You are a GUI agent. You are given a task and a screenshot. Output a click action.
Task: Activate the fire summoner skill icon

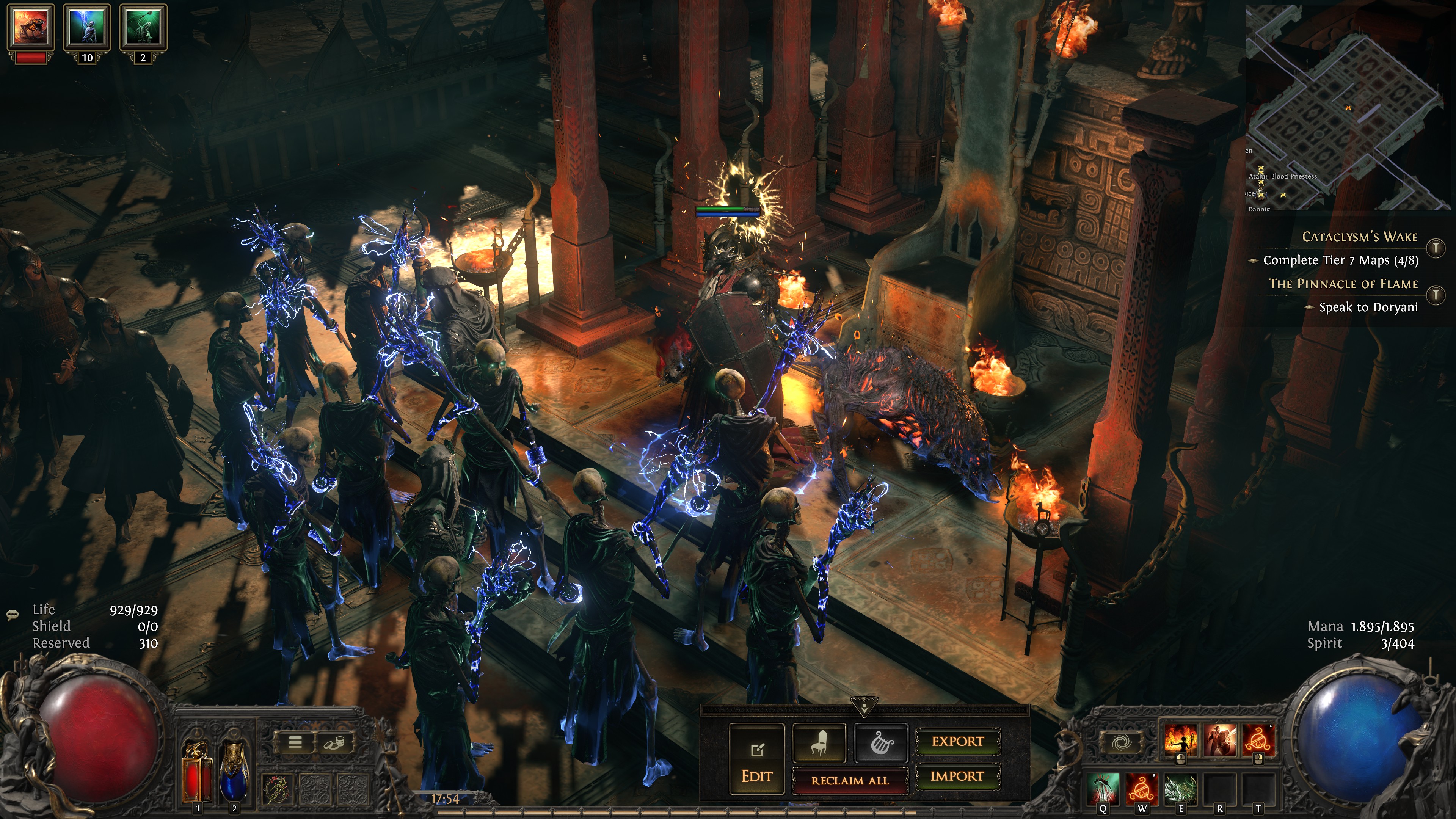point(1180,740)
